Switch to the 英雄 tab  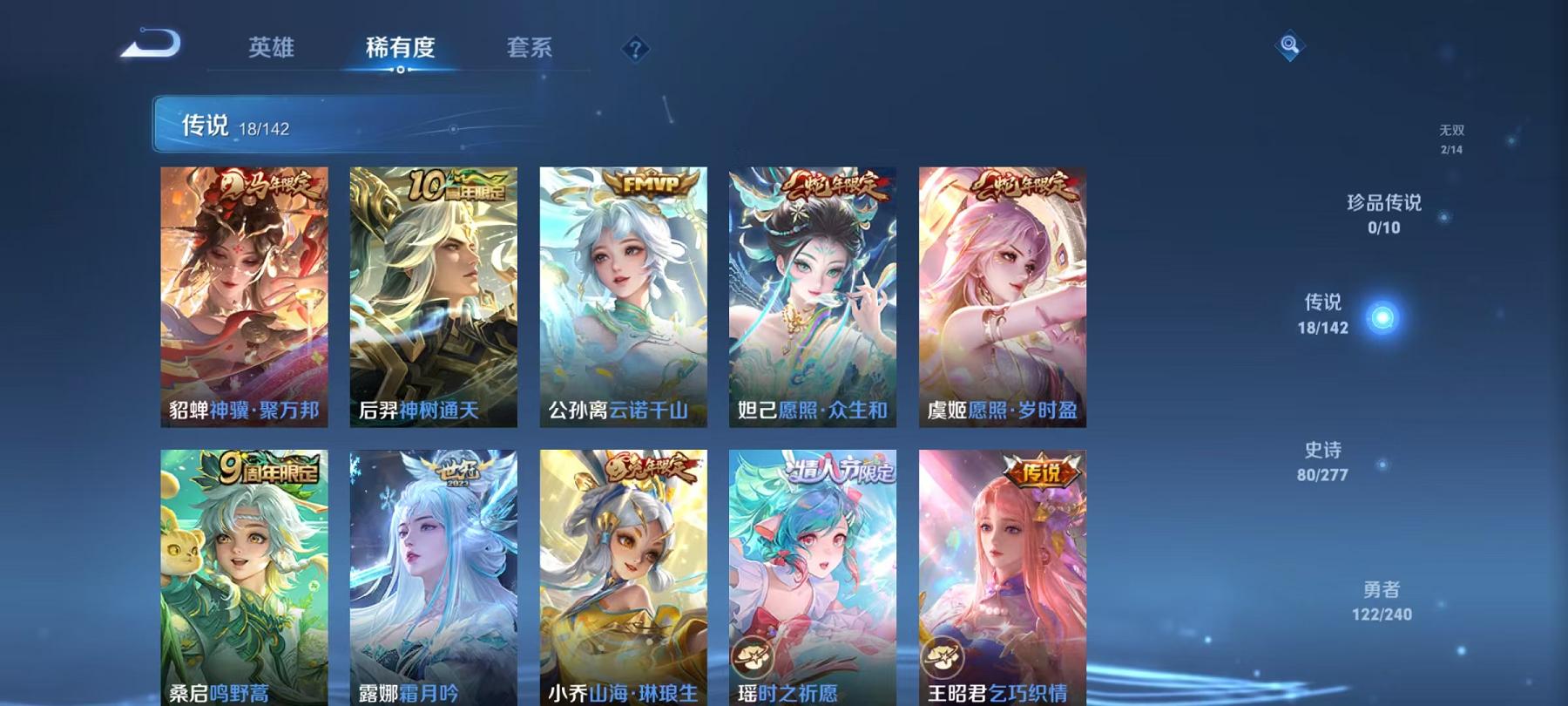271,48
